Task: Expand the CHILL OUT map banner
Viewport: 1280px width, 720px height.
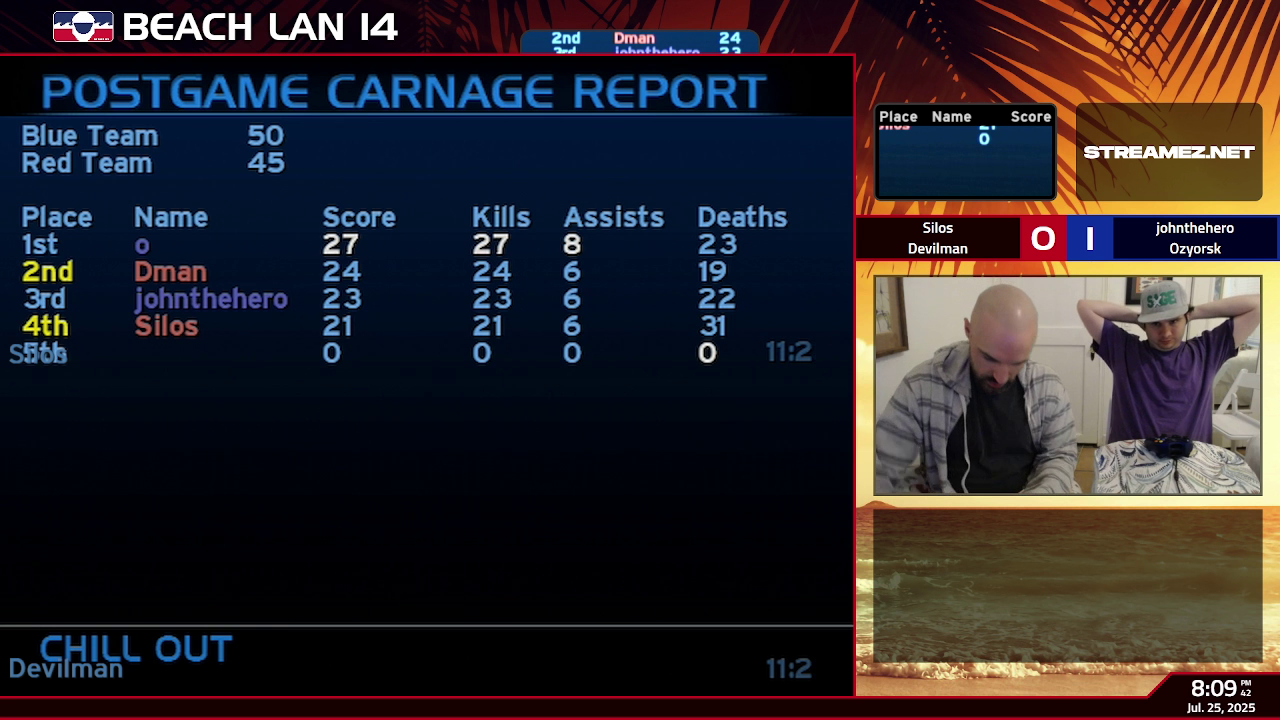Action: (135, 649)
